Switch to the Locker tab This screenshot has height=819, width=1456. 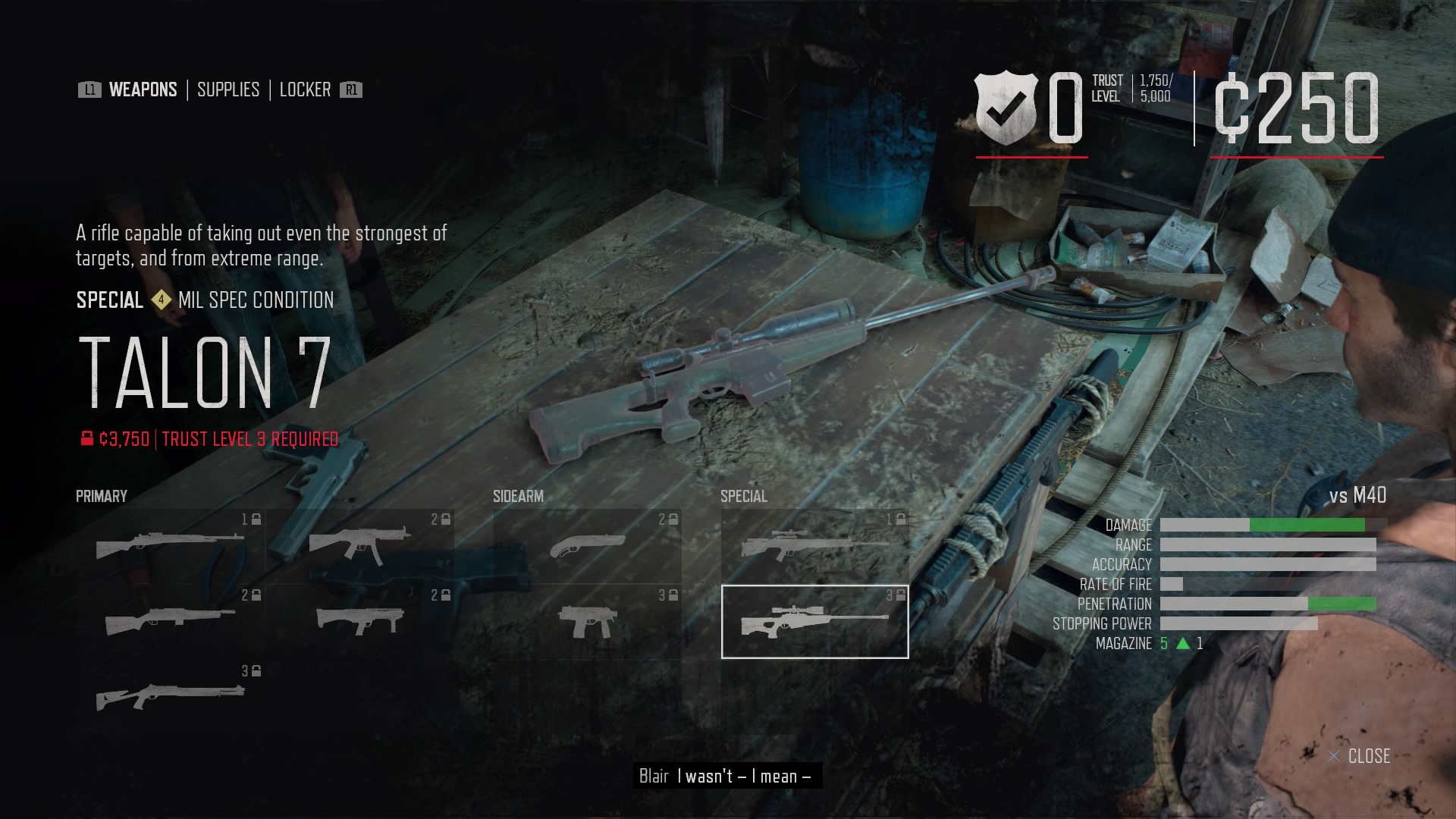pyautogui.click(x=305, y=89)
